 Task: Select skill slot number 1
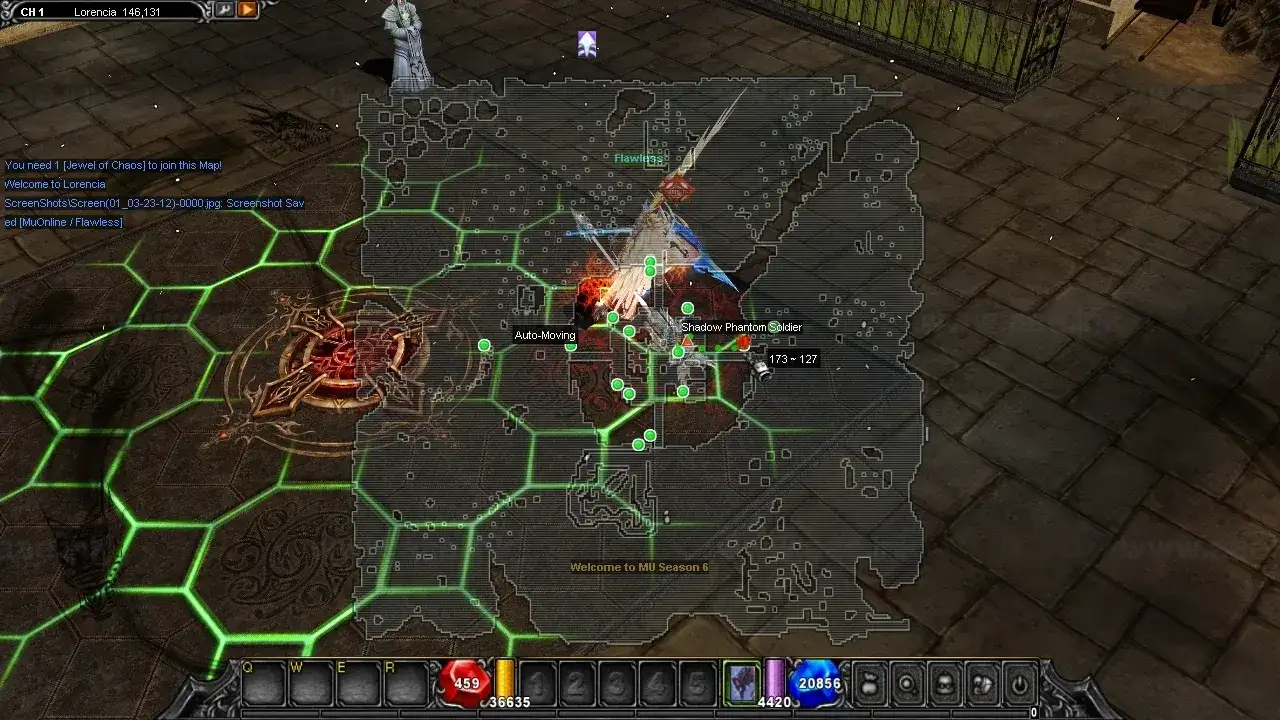point(538,684)
